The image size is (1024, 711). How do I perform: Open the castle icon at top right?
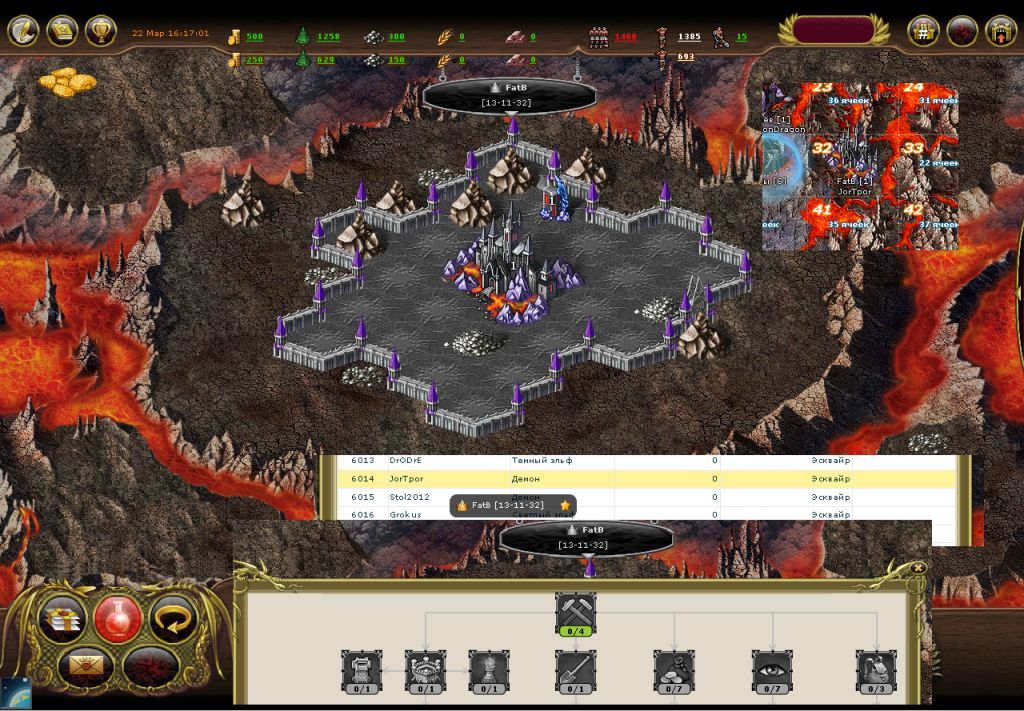tap(1000, 31)
